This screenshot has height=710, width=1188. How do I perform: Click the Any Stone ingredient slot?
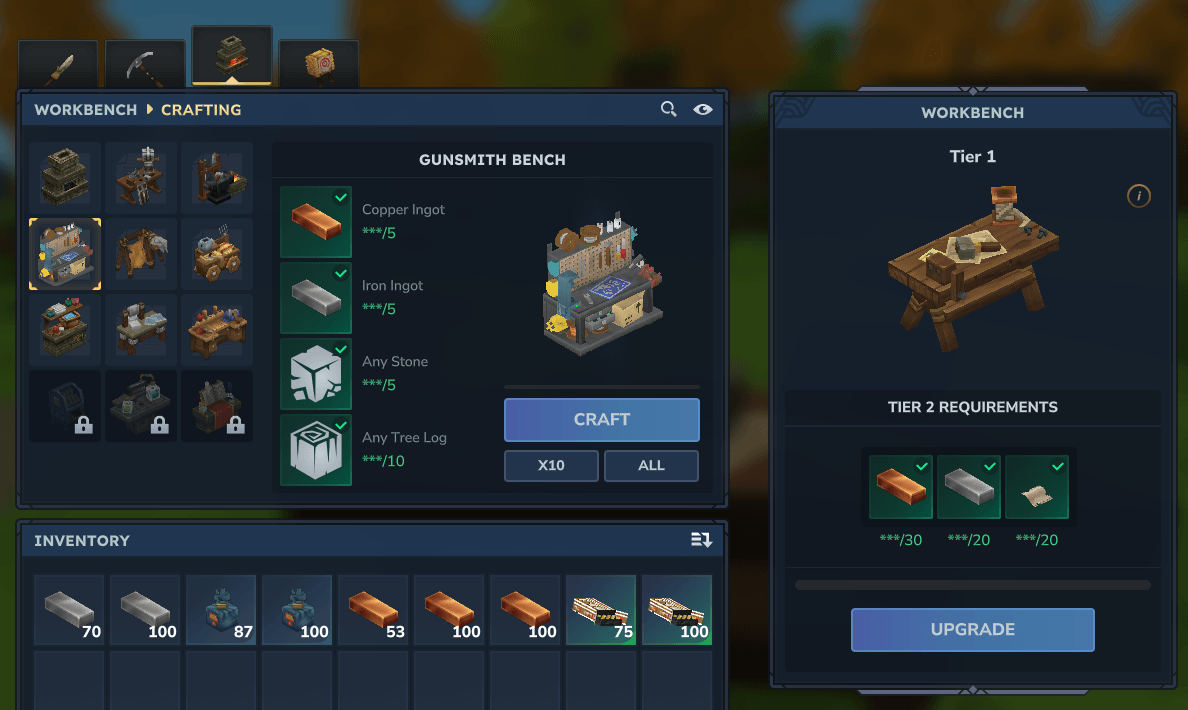[316, 374]
